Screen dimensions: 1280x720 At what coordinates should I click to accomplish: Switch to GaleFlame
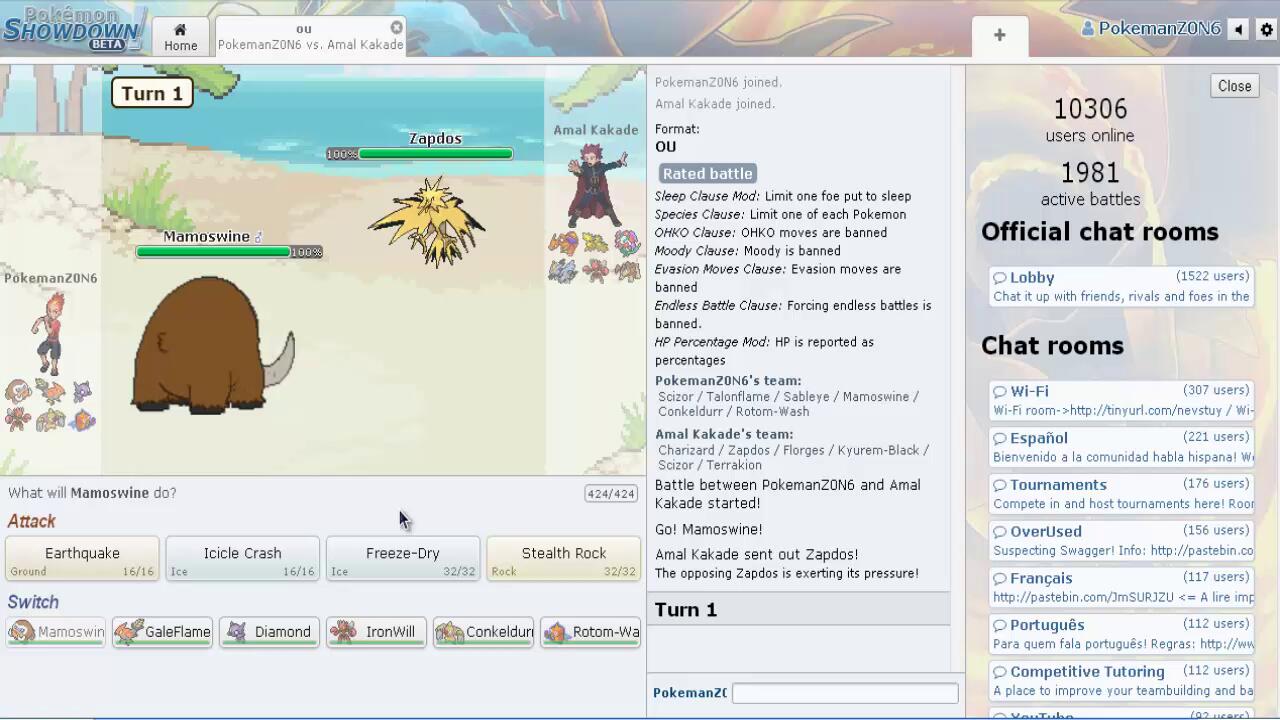pyautogui.click(x=162, y=632)
